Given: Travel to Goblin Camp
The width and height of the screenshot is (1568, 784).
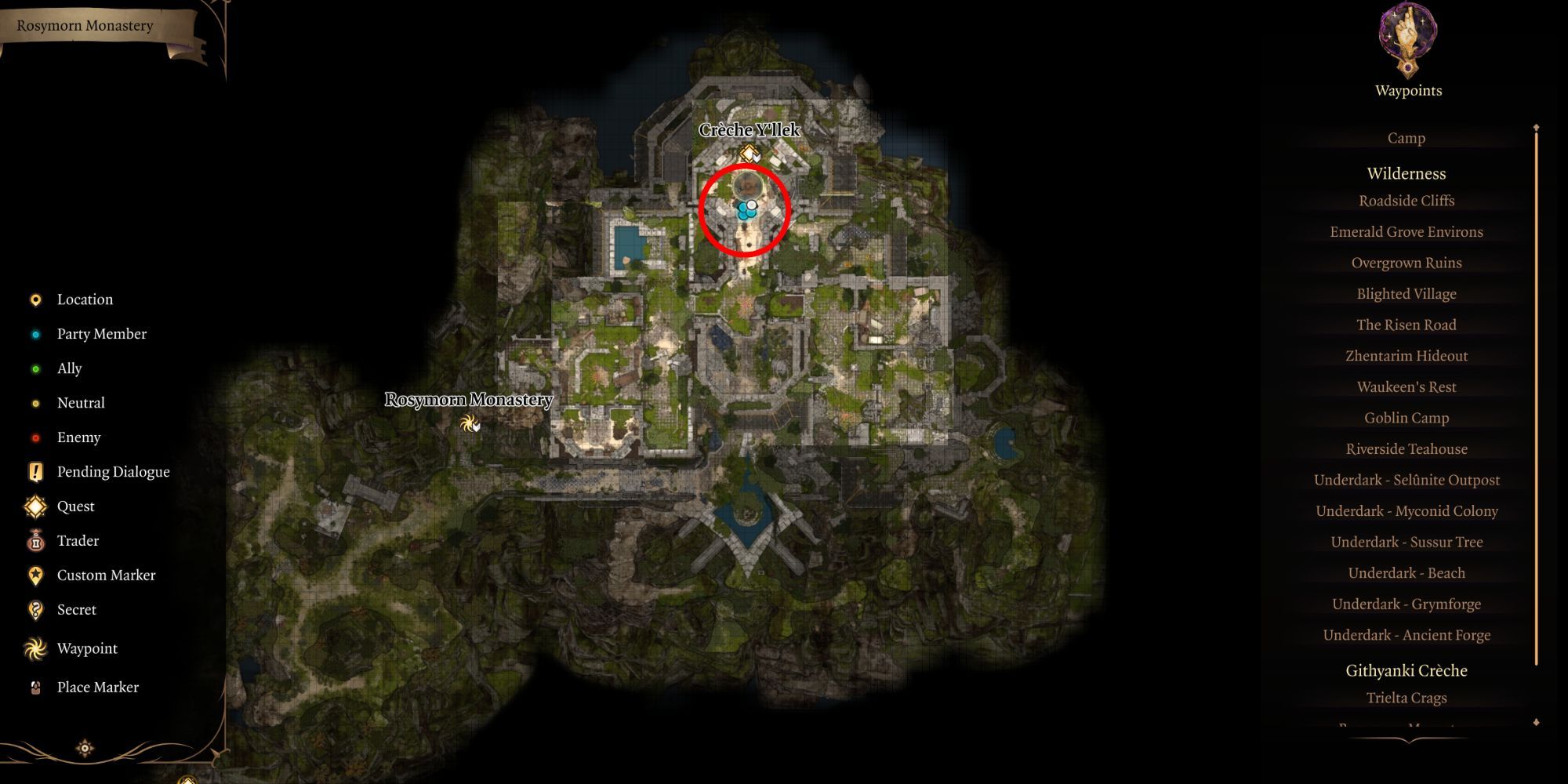Looking at the screenshot, I should pos(1406,418).
